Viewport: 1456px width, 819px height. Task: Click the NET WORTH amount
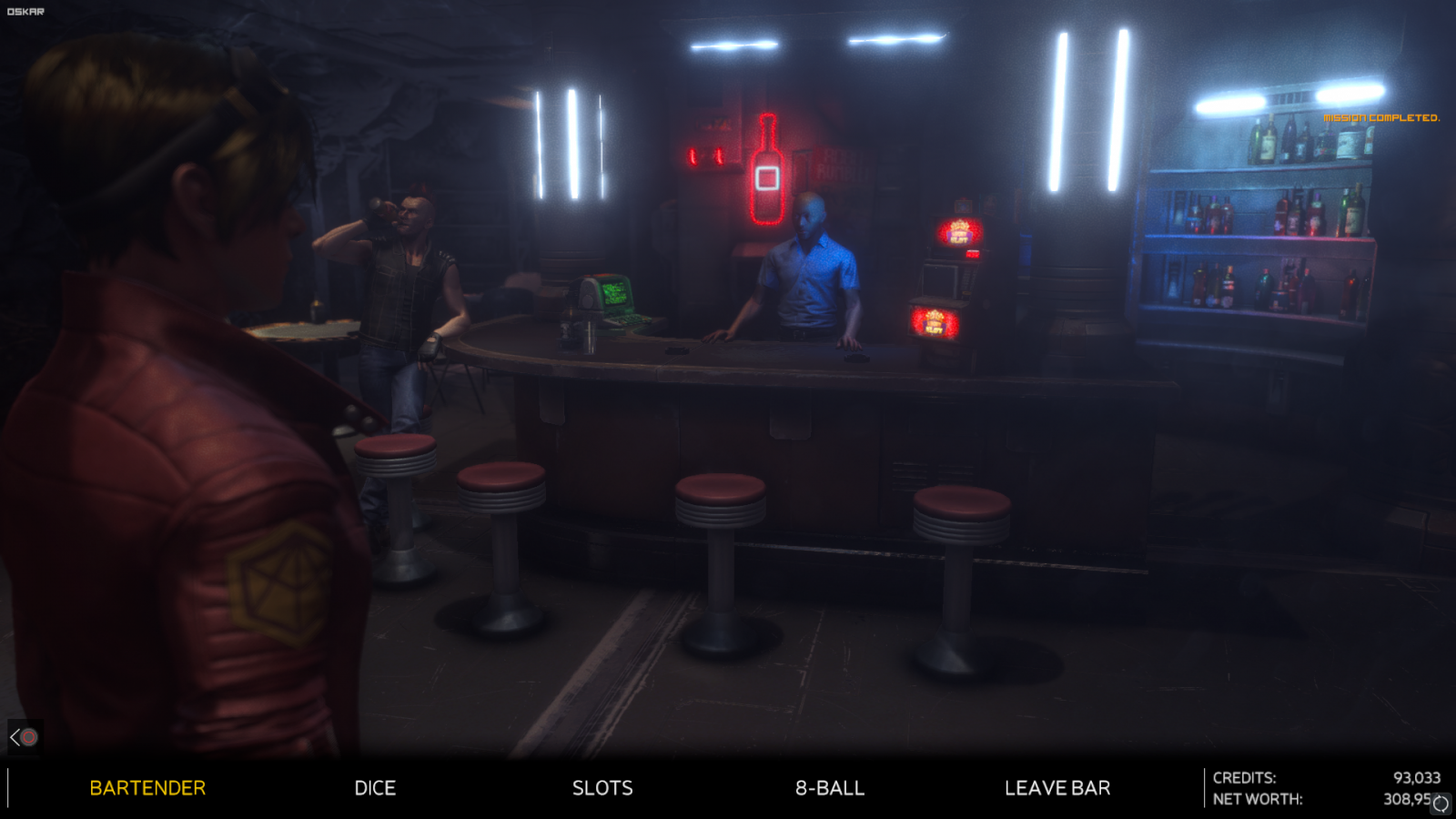pyautogui.click(x=1407, y=799)
